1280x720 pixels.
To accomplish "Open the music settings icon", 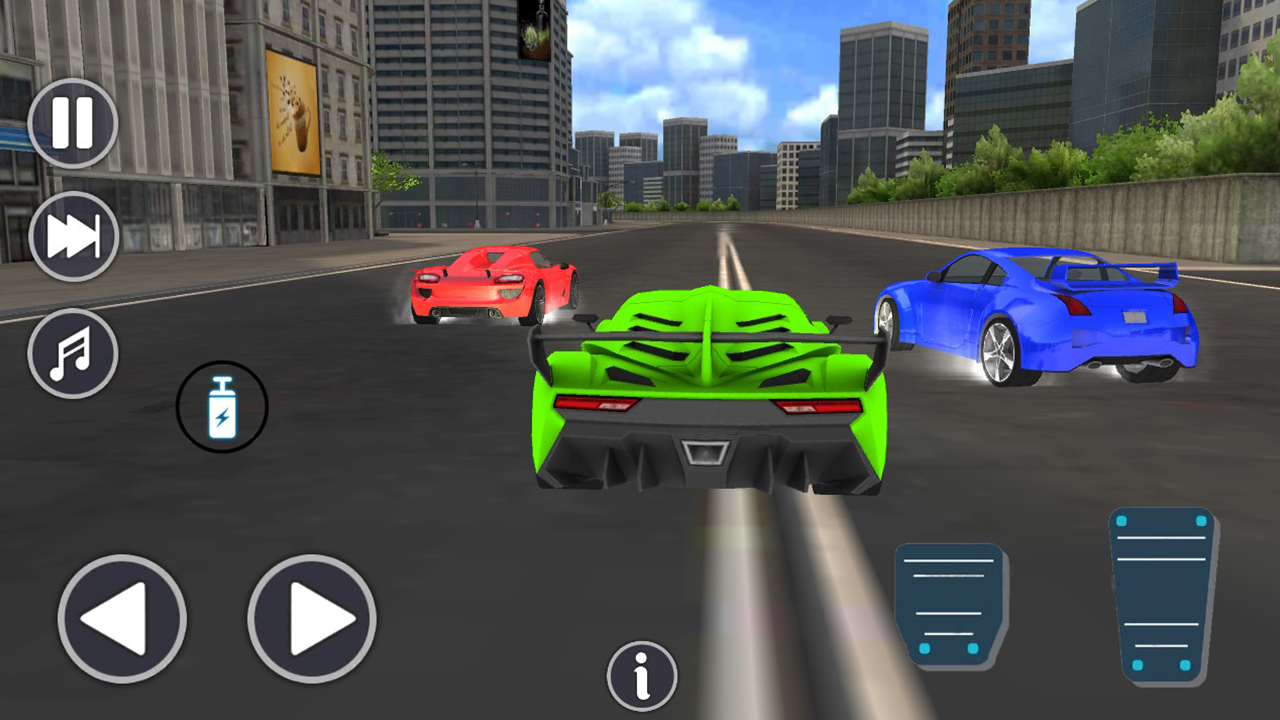I will tap(73, 353).
